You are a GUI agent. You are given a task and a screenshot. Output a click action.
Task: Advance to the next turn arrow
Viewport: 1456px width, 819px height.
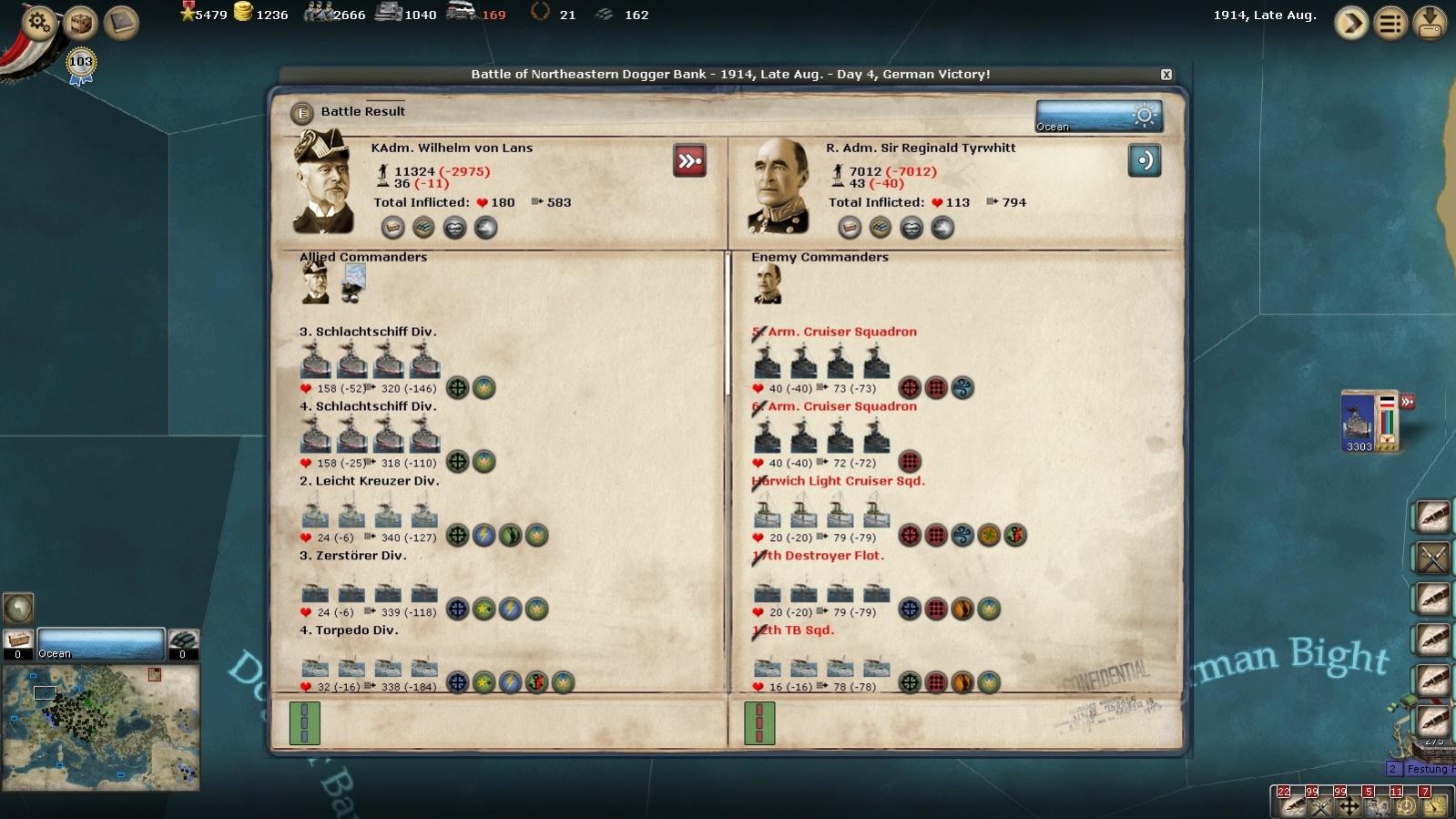1351,23
